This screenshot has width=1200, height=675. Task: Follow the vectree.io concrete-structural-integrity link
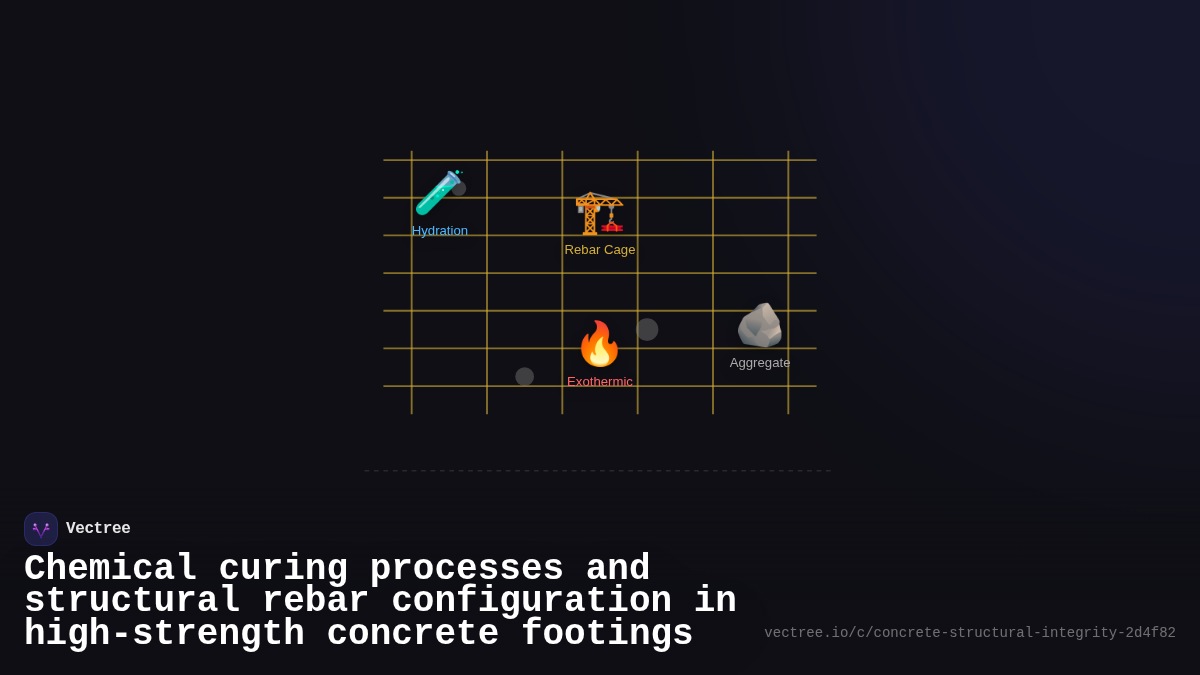969,633
